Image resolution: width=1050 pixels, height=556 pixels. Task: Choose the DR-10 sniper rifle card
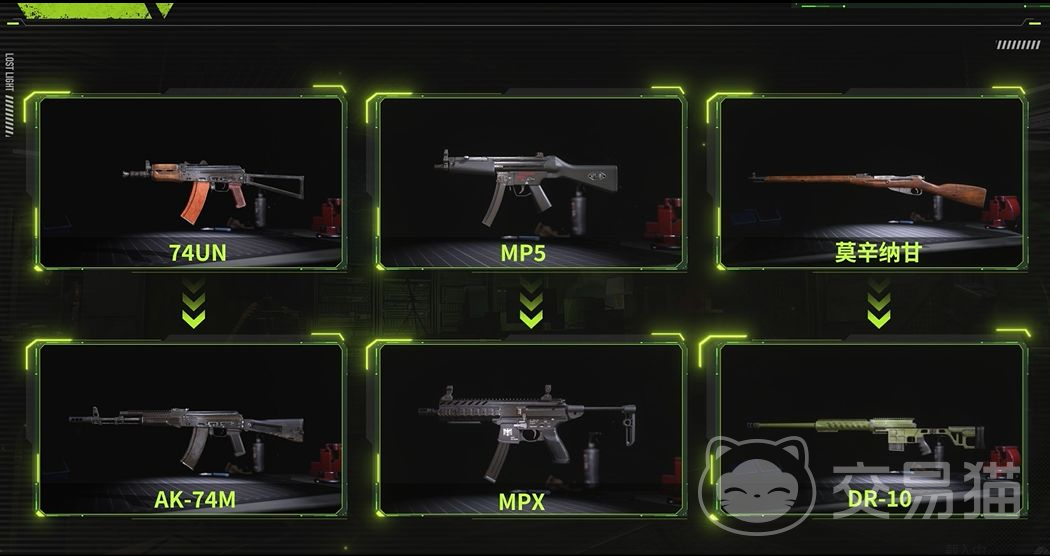(871, 428)
